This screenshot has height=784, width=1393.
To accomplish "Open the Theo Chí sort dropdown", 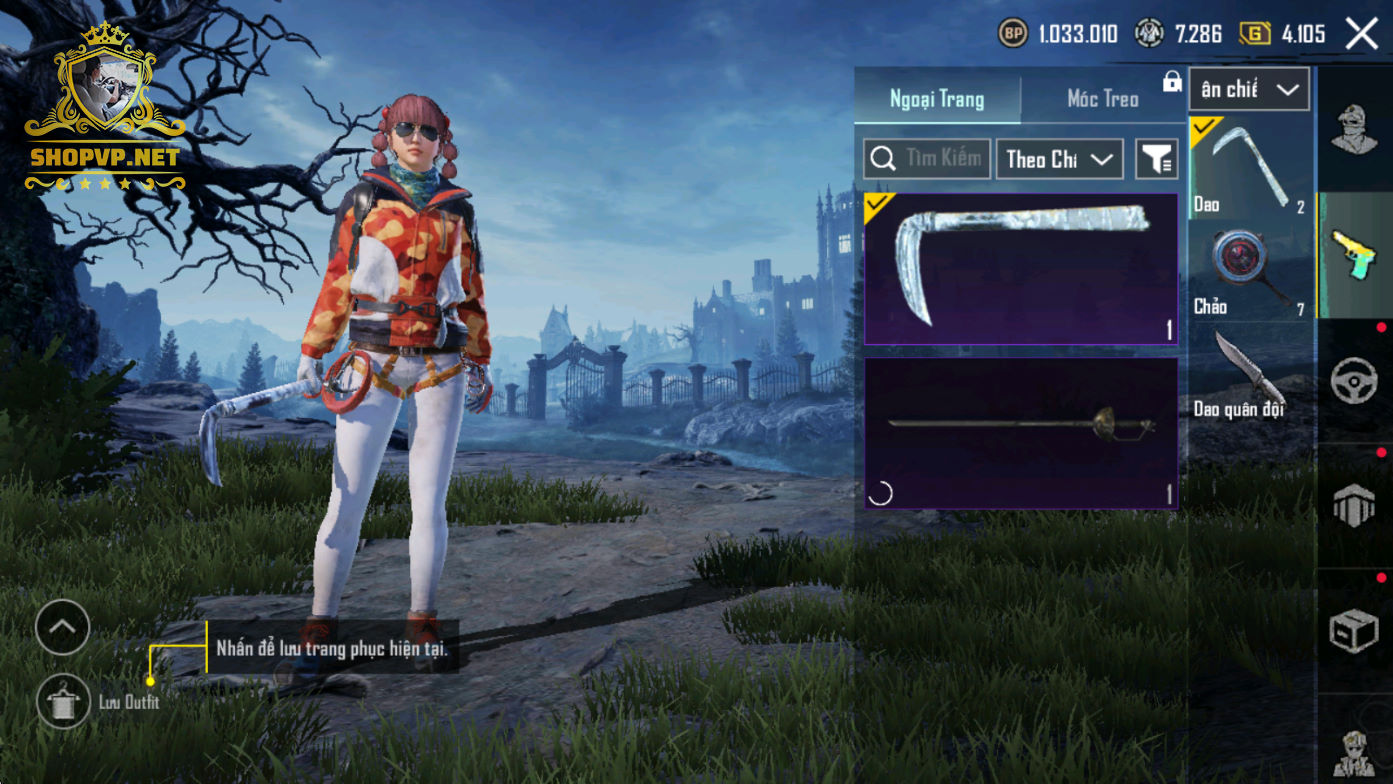I will point(1059,159).
